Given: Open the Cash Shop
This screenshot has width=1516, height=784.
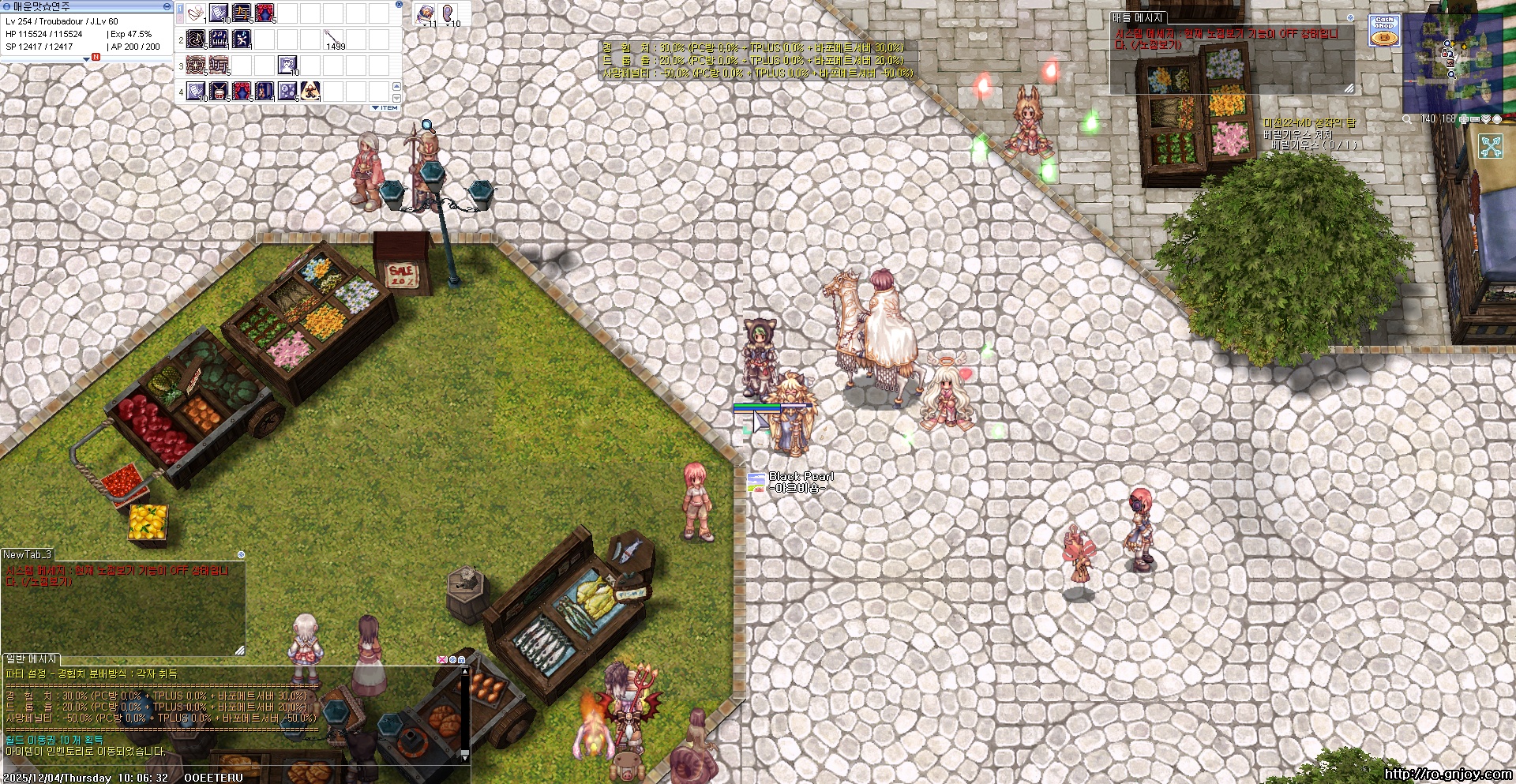Looking at the screenshot, I should pyautogui.click(x=1384, y=30).
